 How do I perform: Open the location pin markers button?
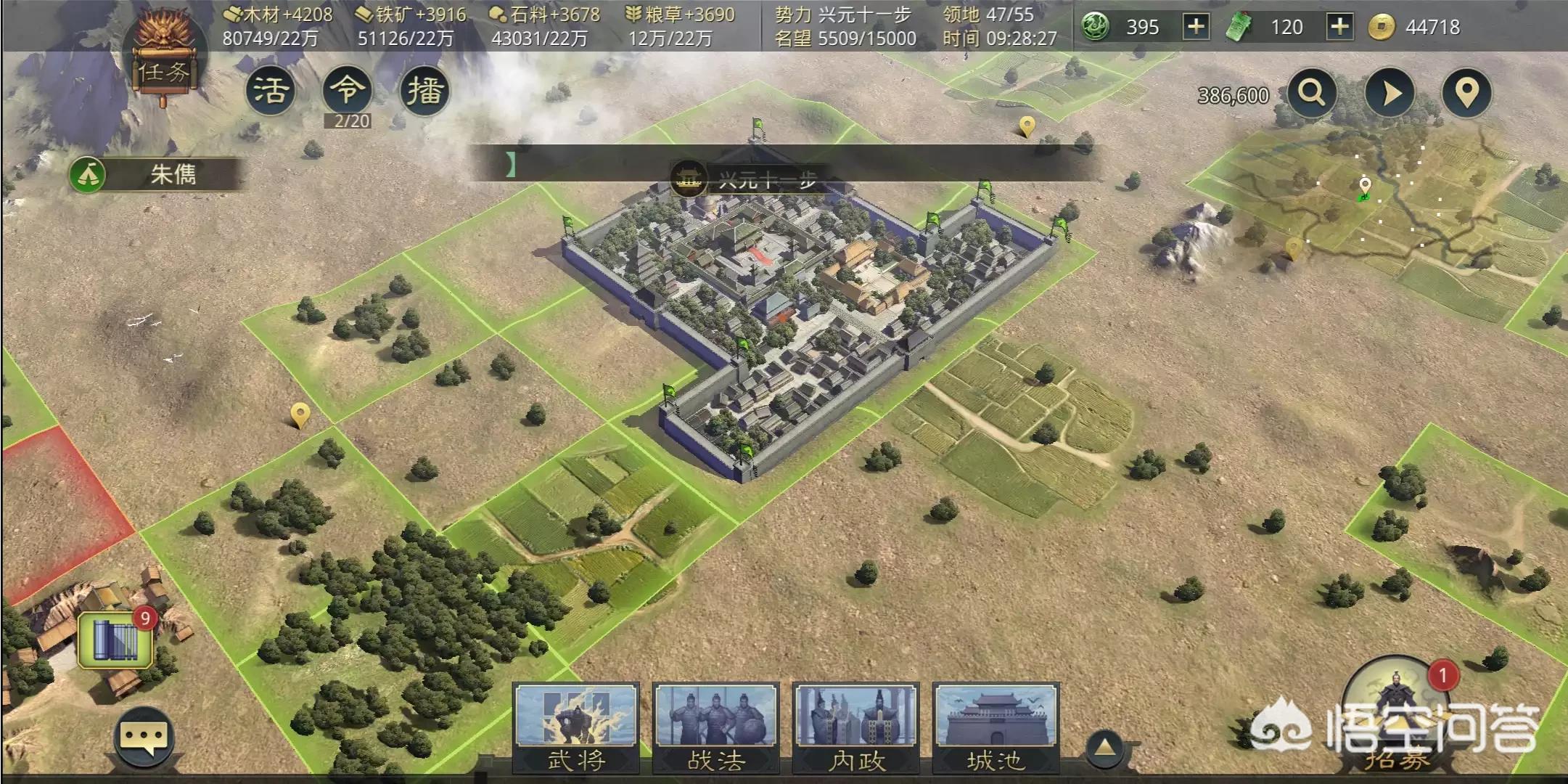1466,94
